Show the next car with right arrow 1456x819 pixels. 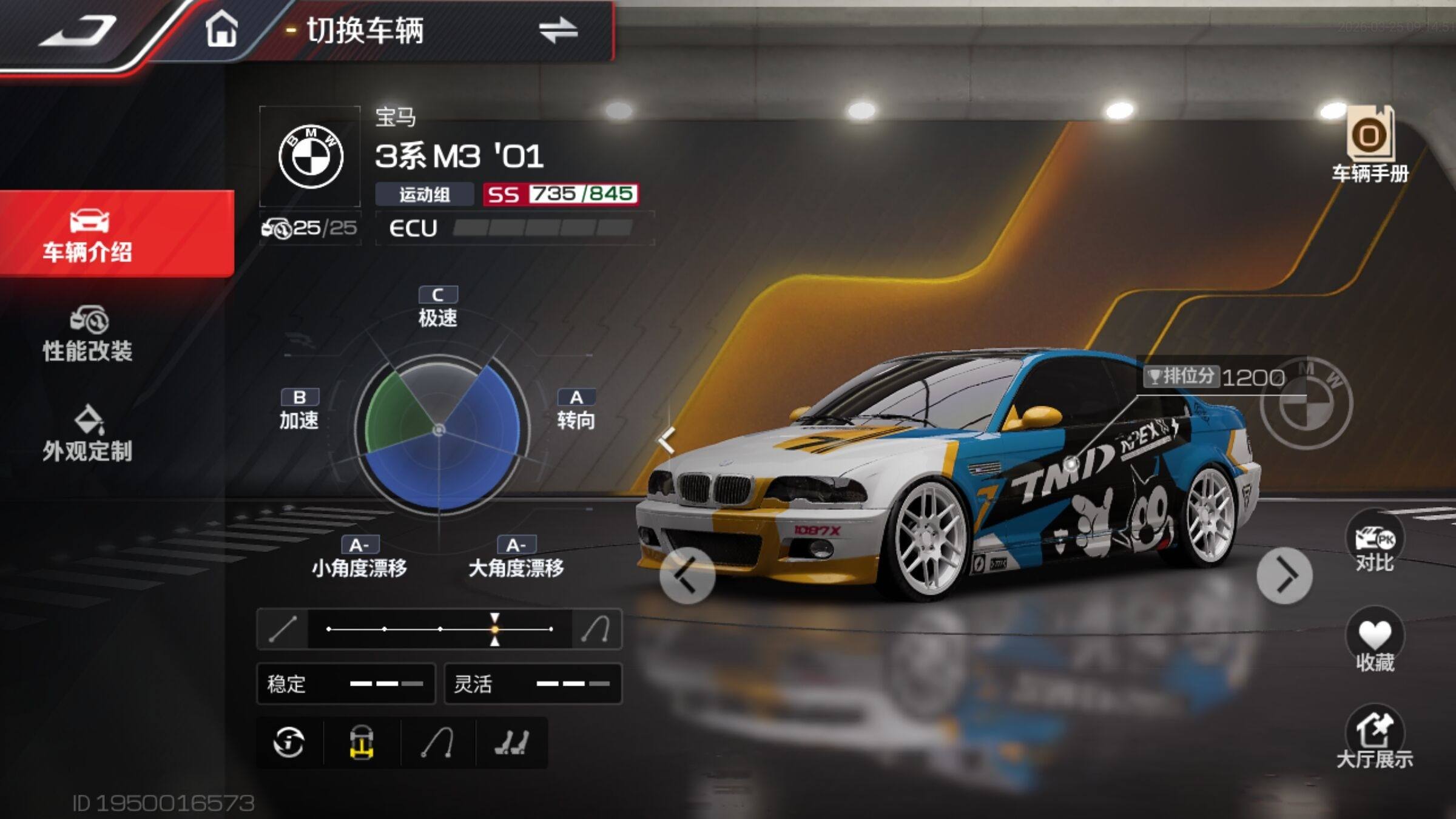click(1284, 575)
